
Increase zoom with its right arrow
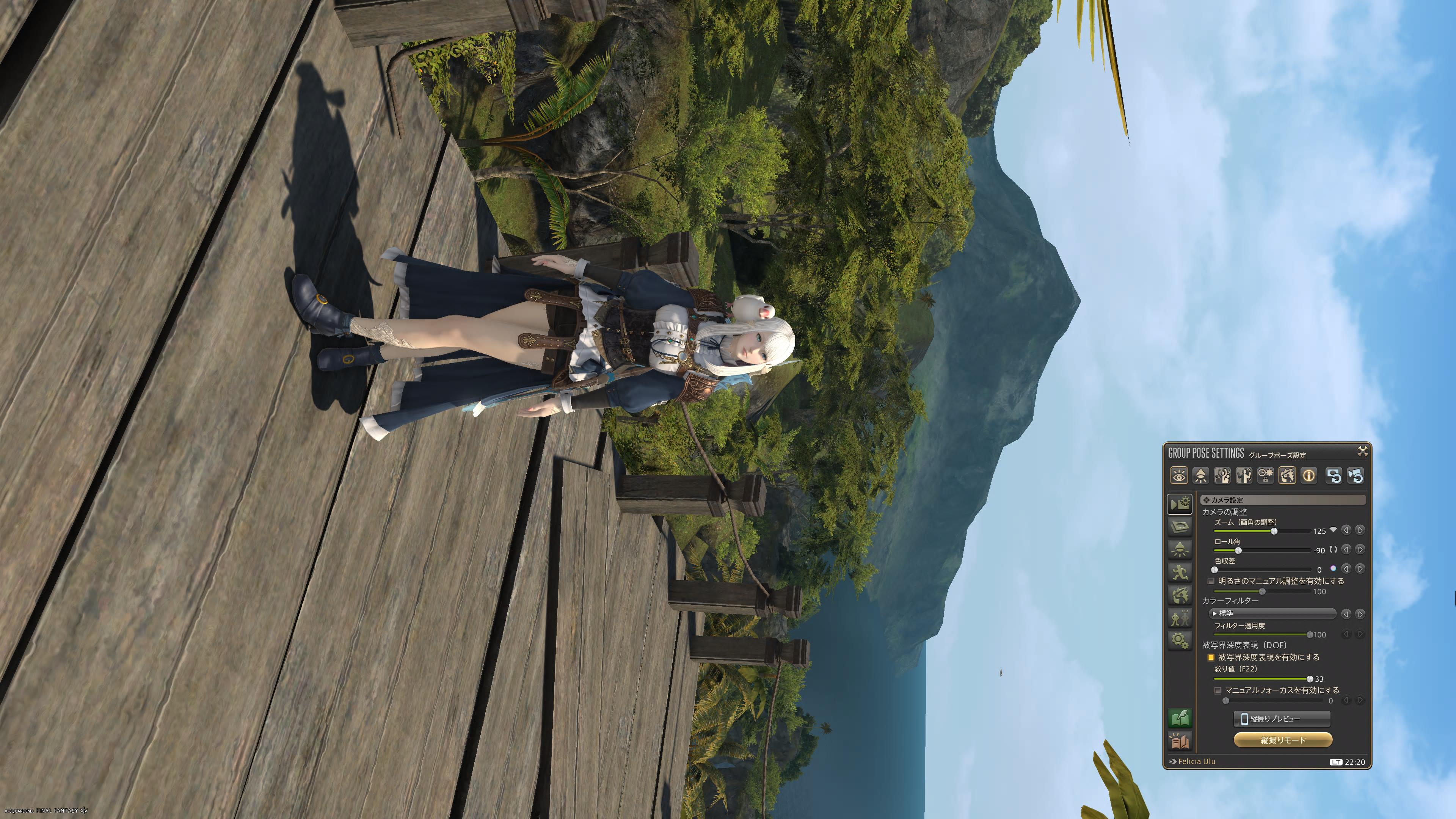coord(1360,530)
